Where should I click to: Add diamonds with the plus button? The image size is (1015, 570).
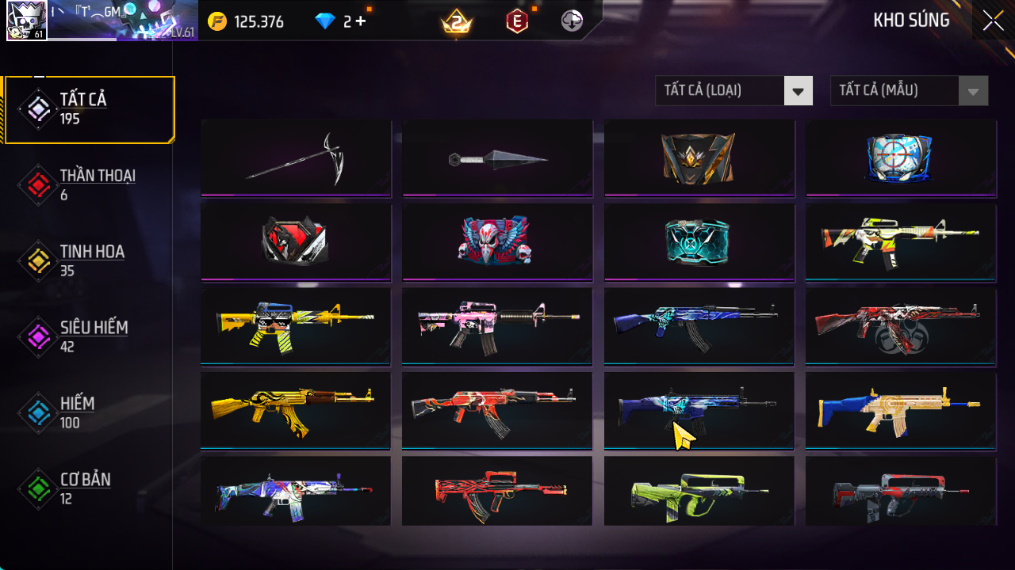[x=361, y=21]
